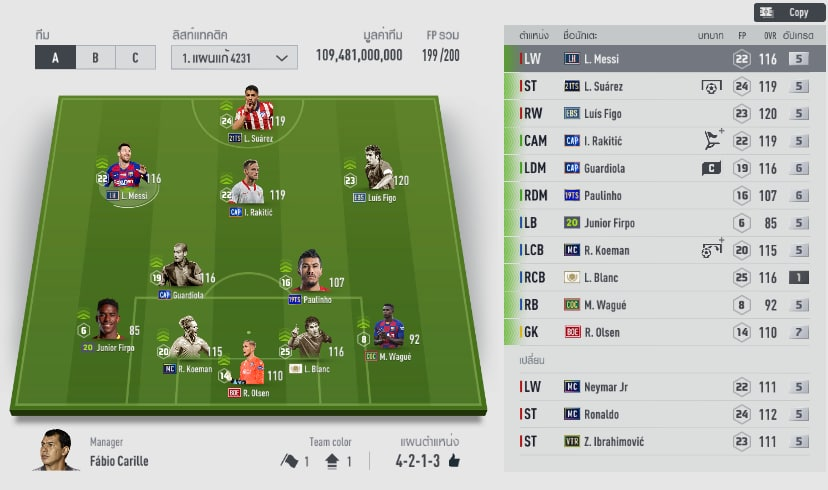The height and width of the screenshot is (490, 828).
Task: Like the 4-2-1-3 formation thumbs-up icon
Action: [x=453, y=461]
